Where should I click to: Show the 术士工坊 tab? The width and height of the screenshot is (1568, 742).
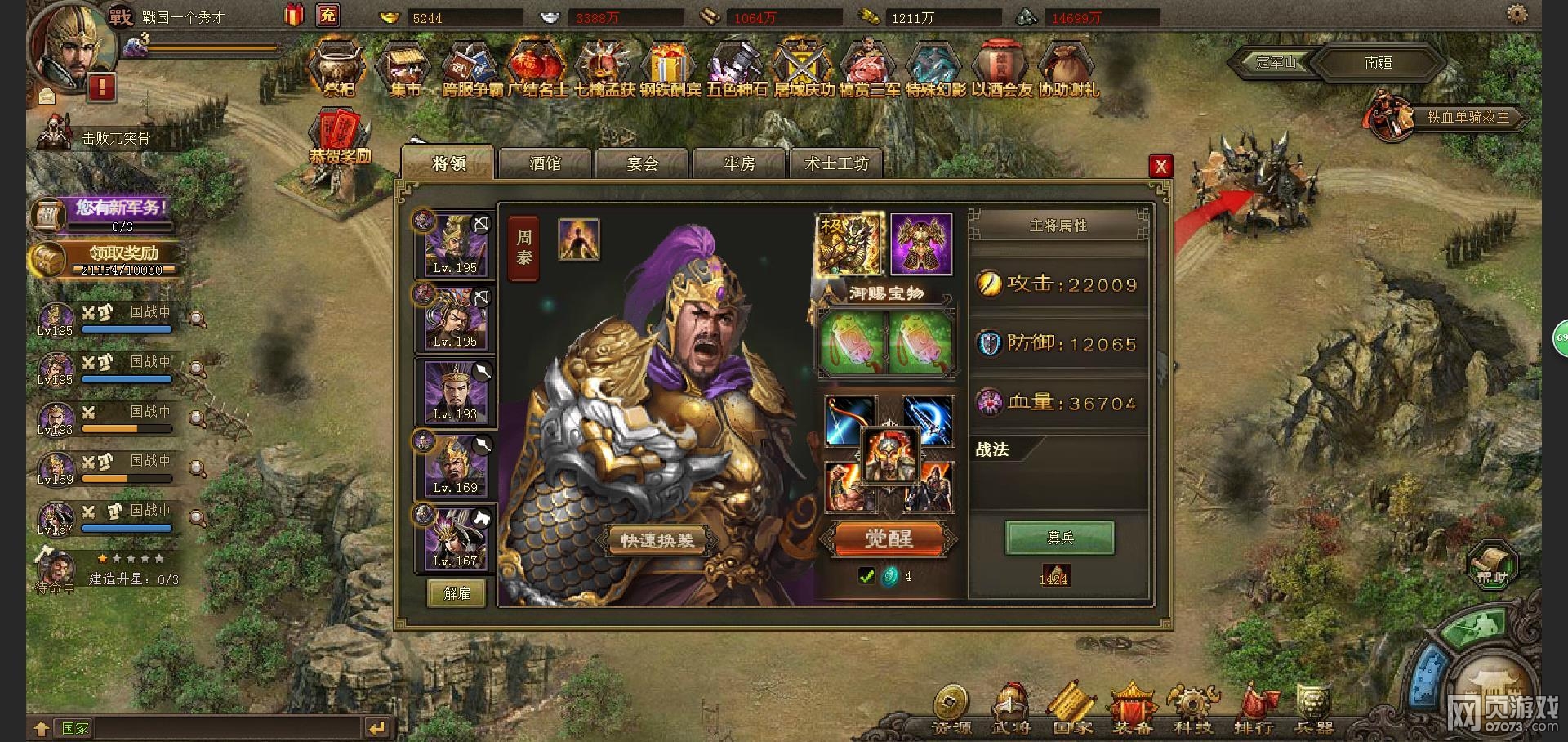836,163
